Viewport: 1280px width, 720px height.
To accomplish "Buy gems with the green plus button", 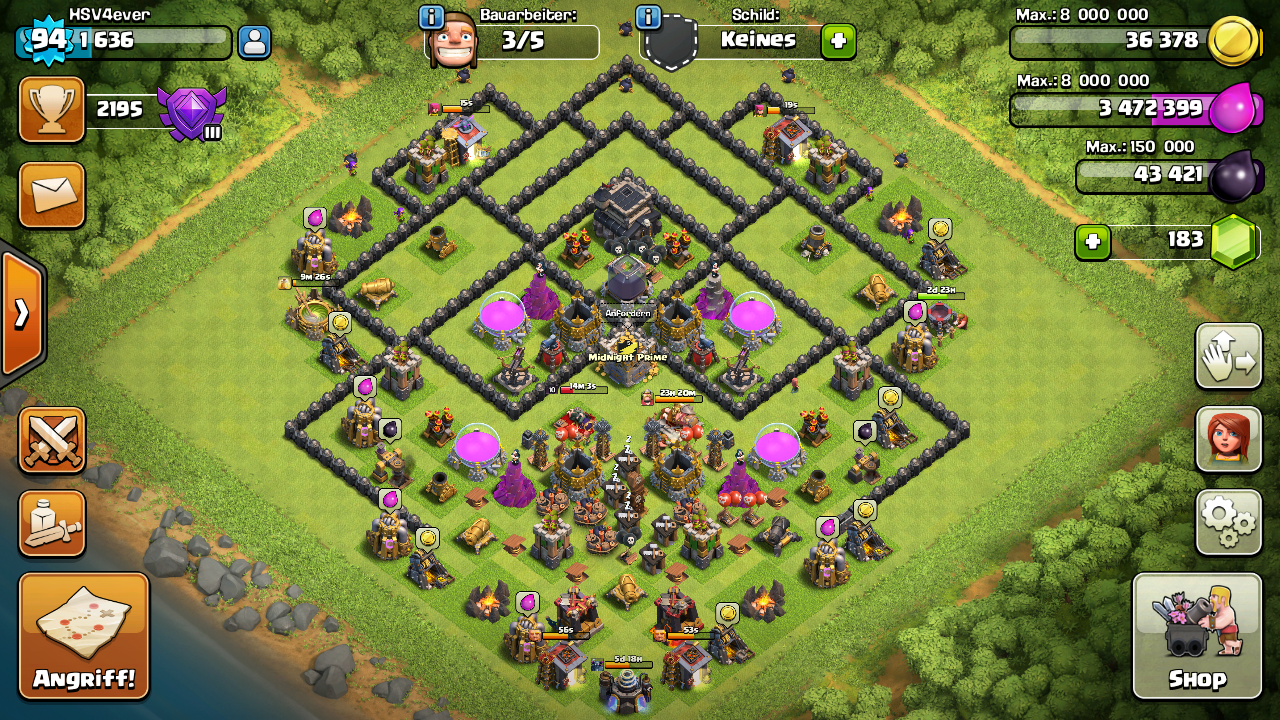I will (x=1092, y=242).
